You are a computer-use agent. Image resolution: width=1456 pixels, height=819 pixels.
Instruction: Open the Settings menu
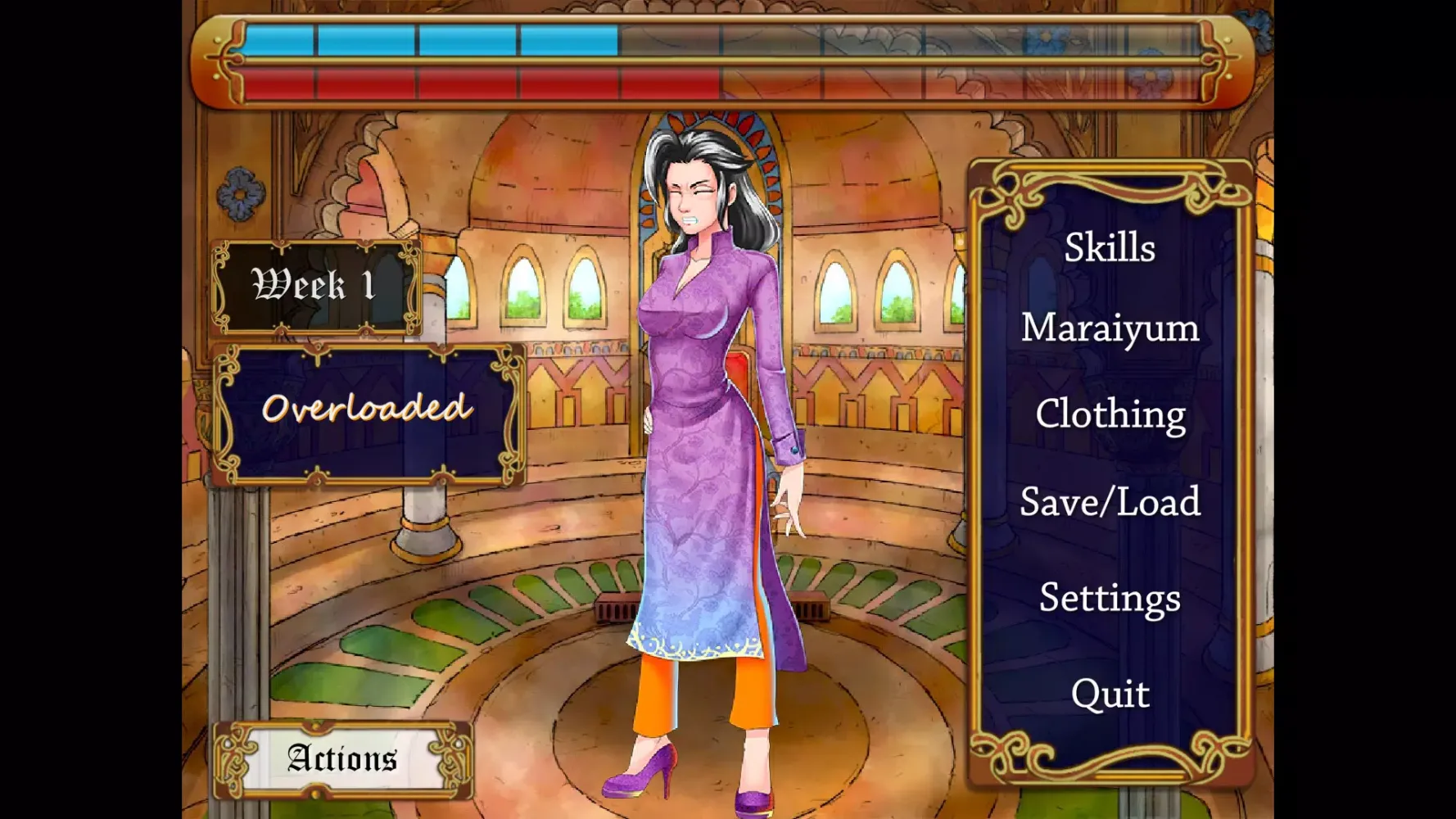[x=1110, y=598]
